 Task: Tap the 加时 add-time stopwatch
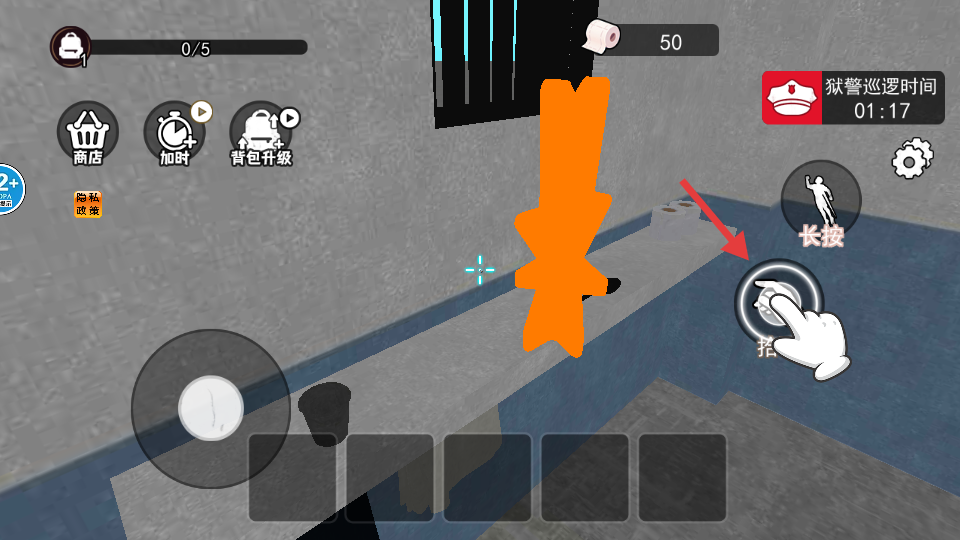pos(174,131)
